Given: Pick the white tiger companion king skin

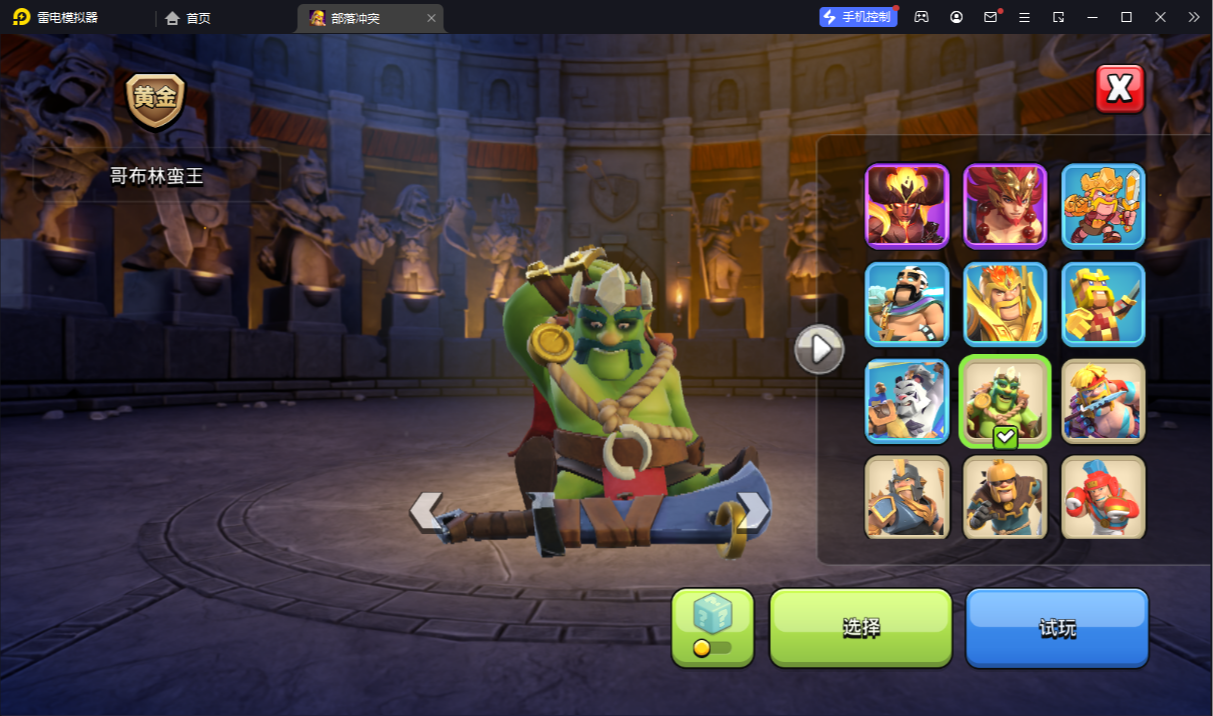Looking at the screenshot, I should tap(907, 401).
